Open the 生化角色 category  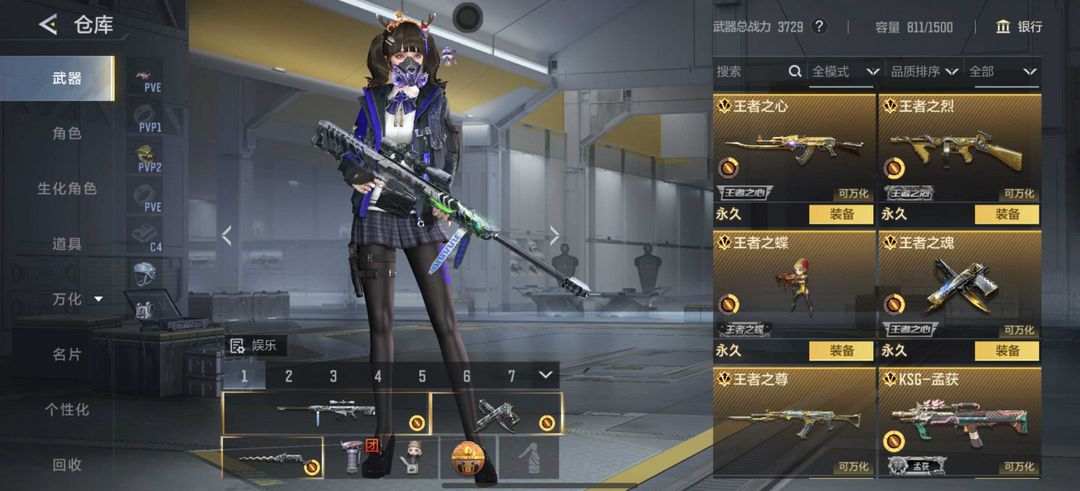point(67,188)
